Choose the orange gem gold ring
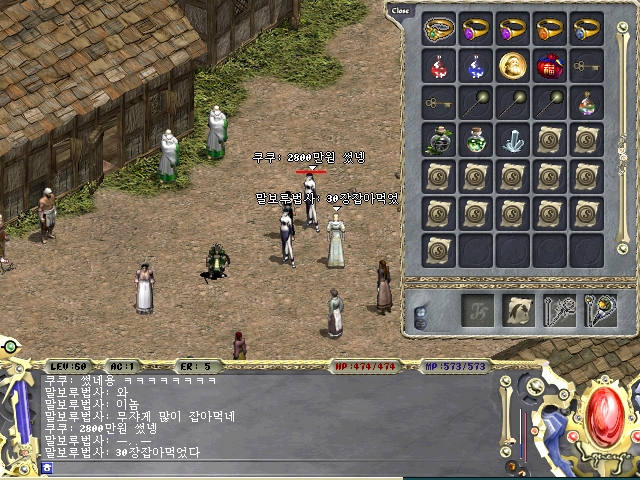 [550, 29]
